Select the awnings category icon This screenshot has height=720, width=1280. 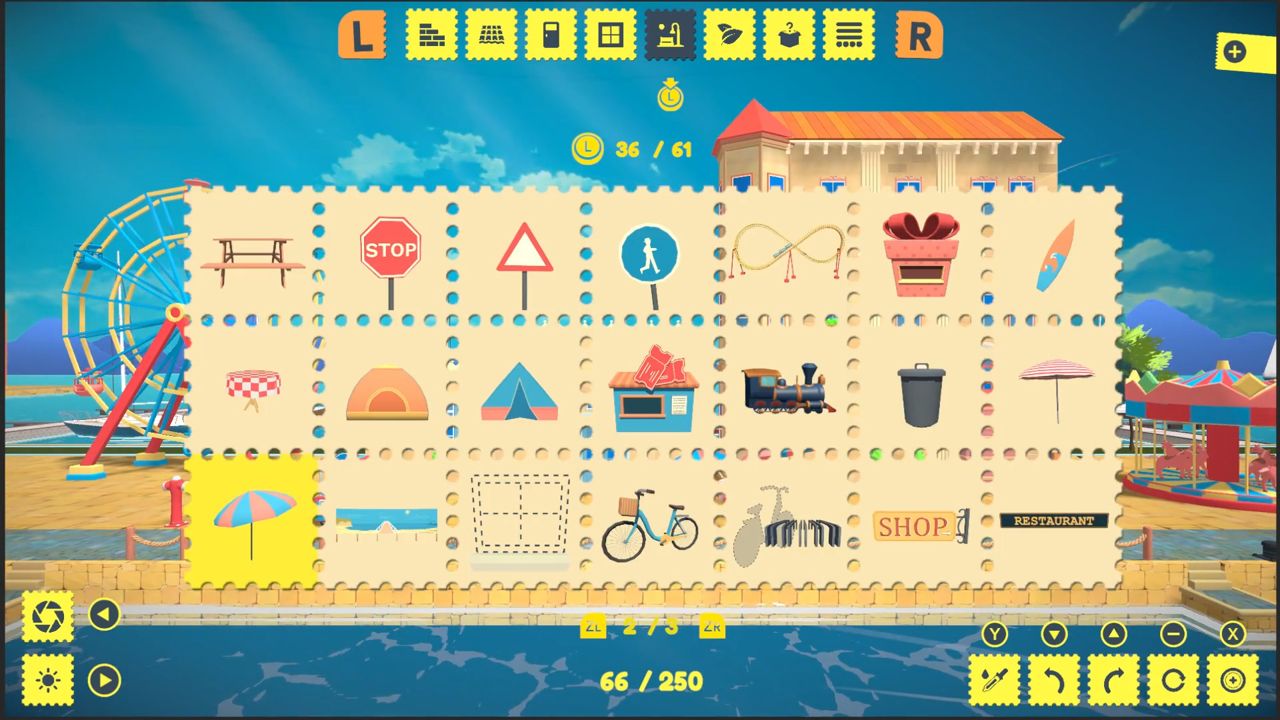849,34
